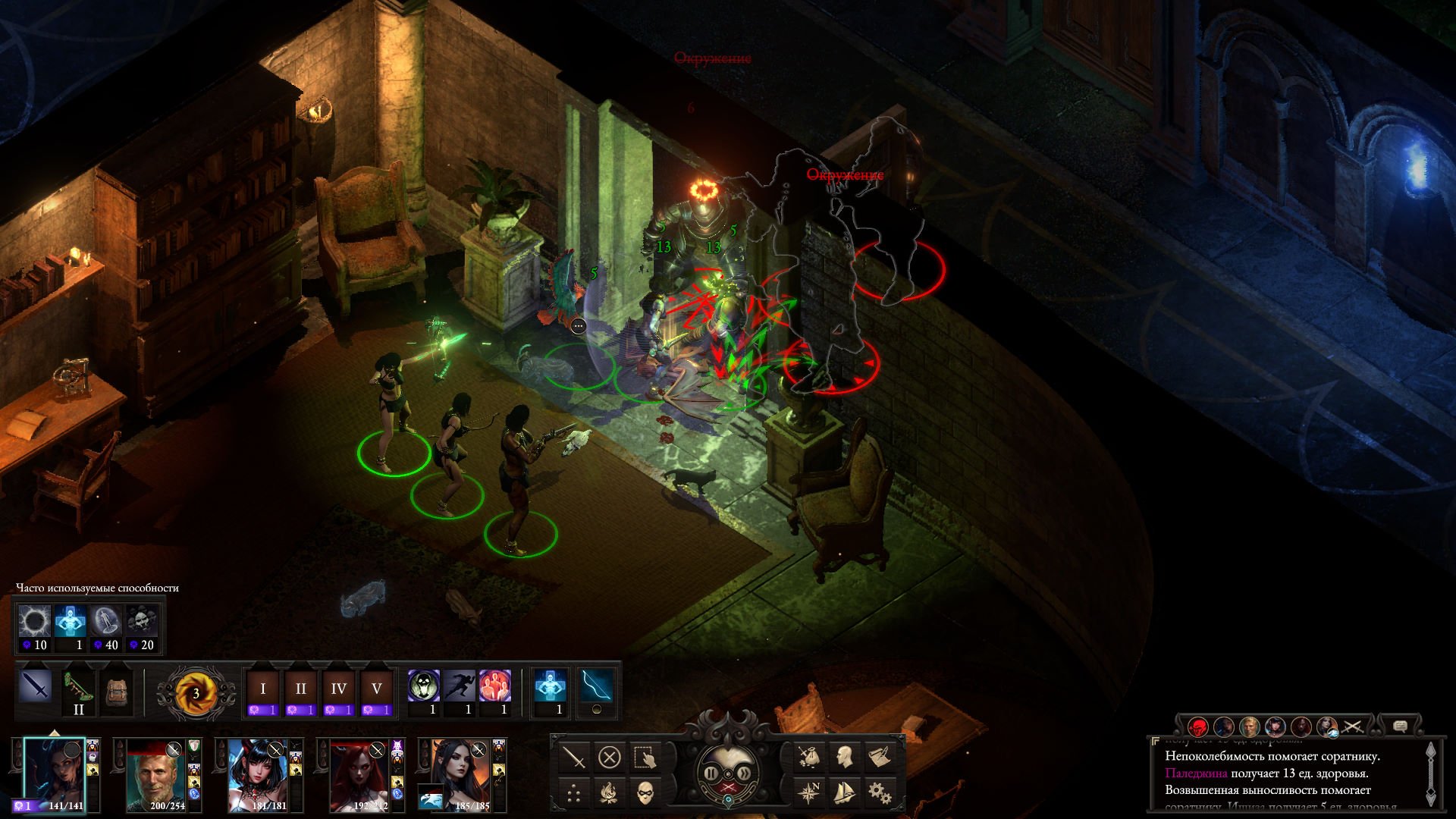Activate the sword attack command button
The image size is (1456, 819).
[x=574, y=757]
